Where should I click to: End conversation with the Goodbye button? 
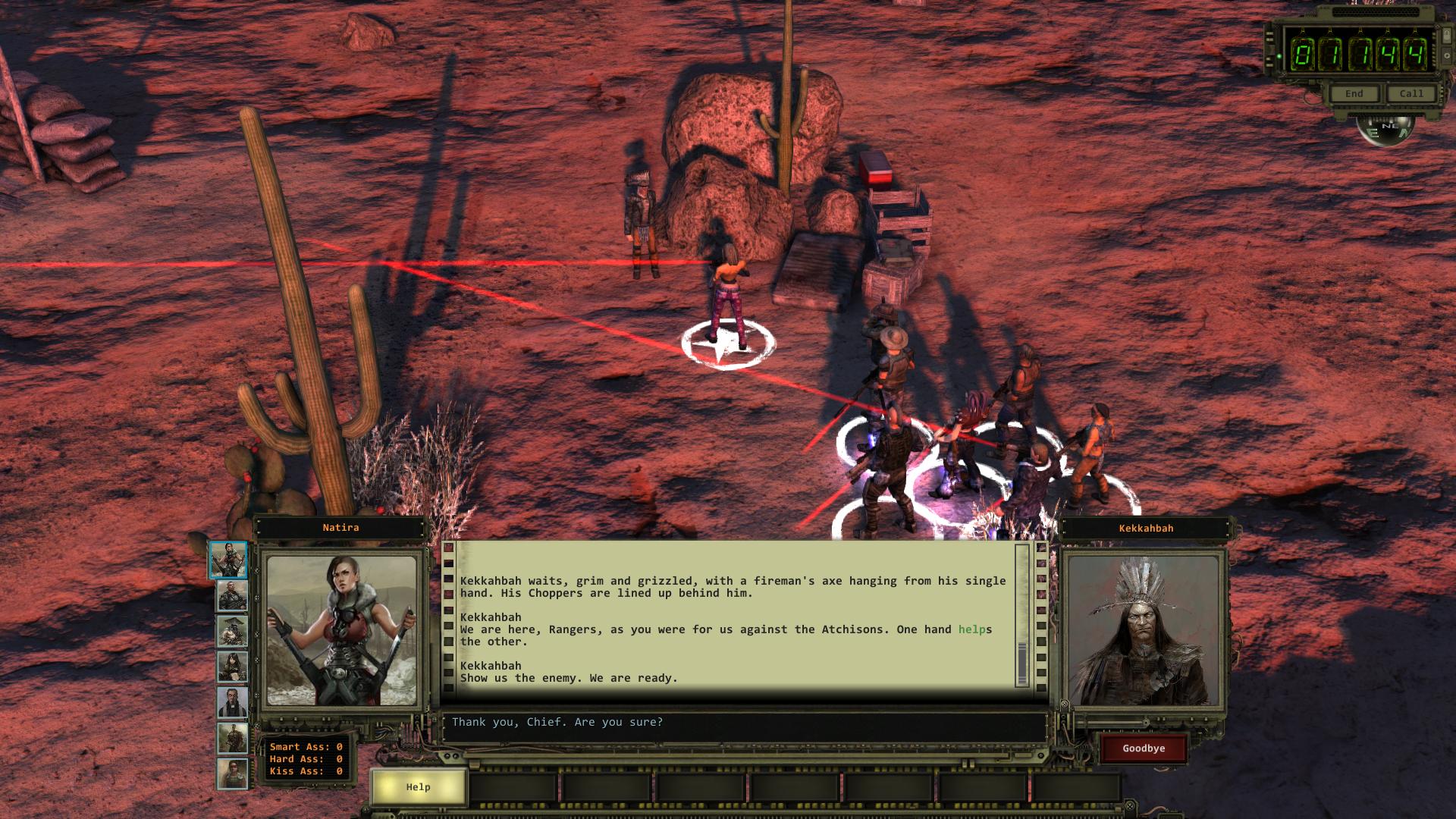tap(1144, 748)
